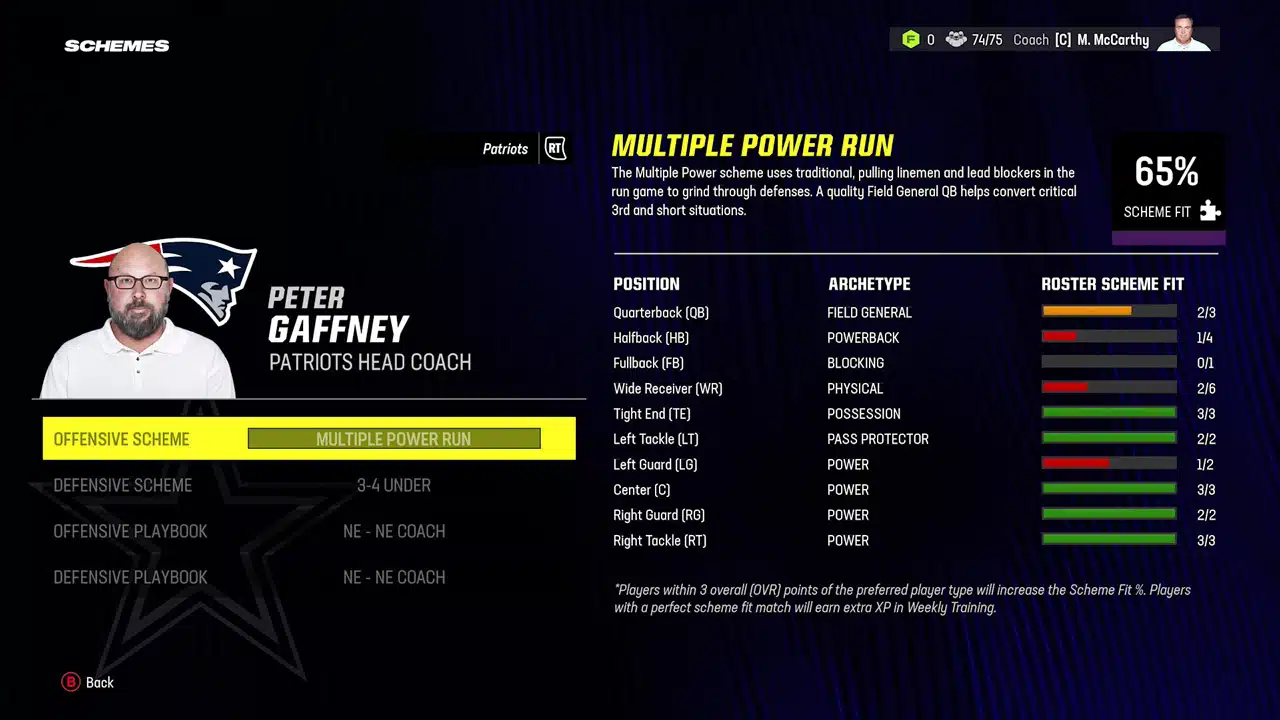Click the scheme fit explanation footnote text
1280x720 pixels.
pyautogui.click(x=900, y=598)
